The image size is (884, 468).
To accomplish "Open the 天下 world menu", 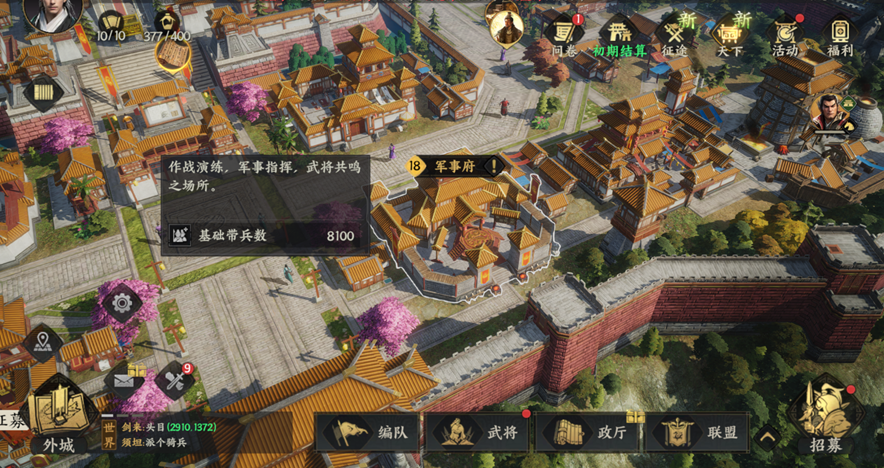I will 730,35.
